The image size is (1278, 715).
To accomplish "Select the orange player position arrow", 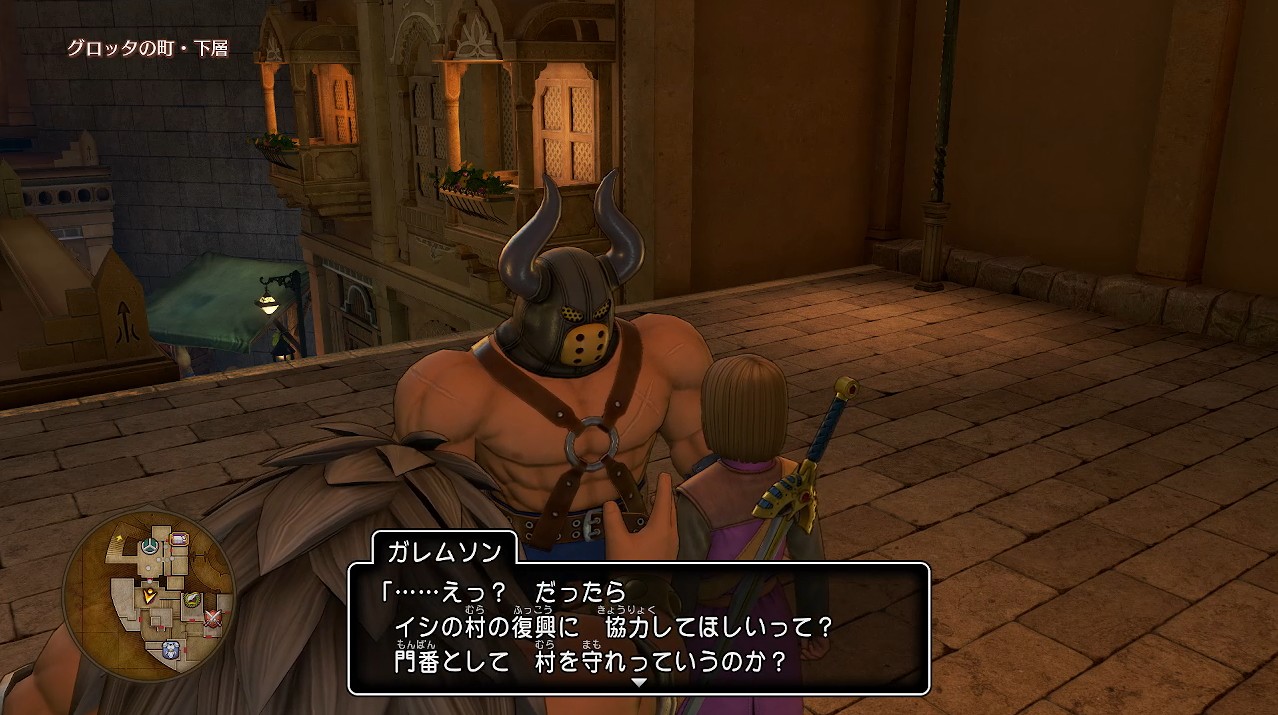I will [x=149, y=594].
